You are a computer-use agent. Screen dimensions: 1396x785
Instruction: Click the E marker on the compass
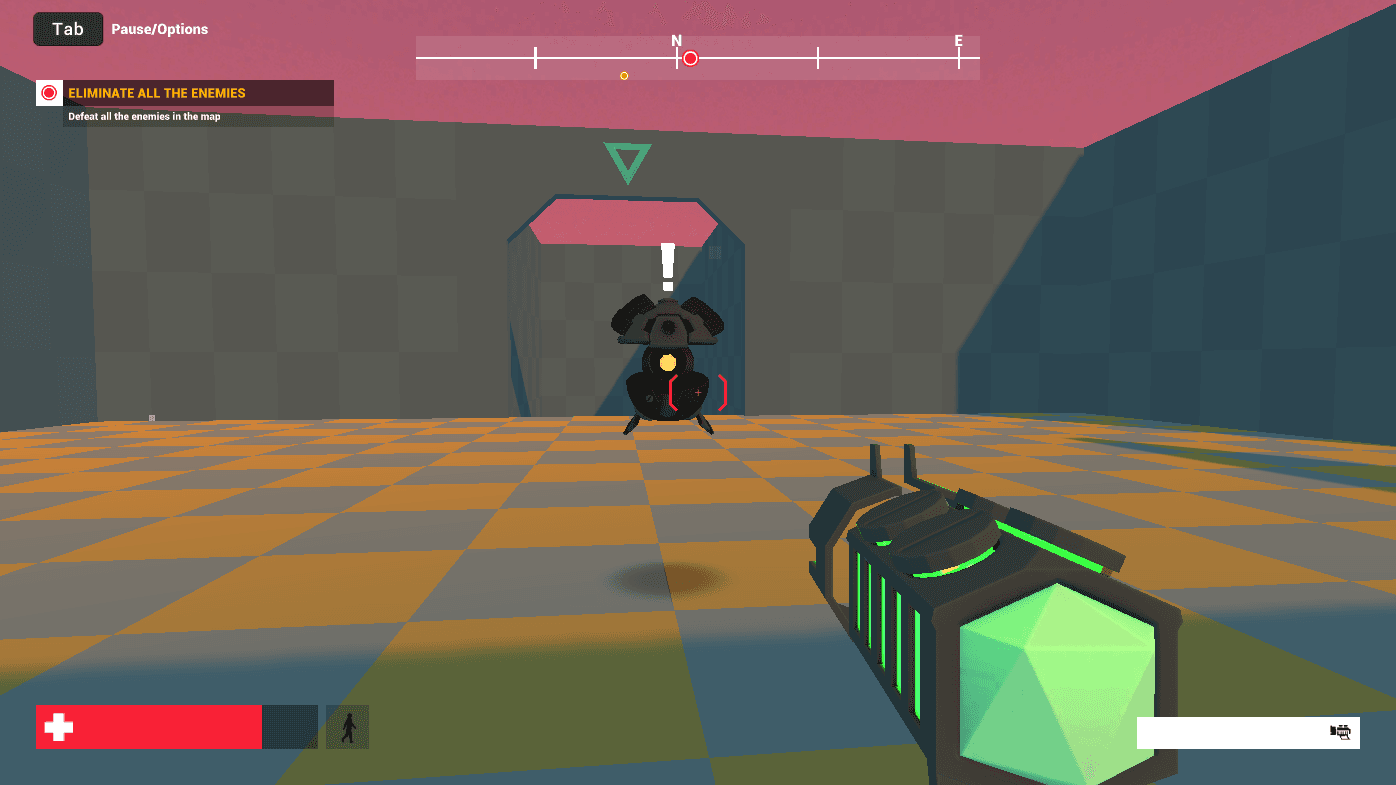coord(959,42)
